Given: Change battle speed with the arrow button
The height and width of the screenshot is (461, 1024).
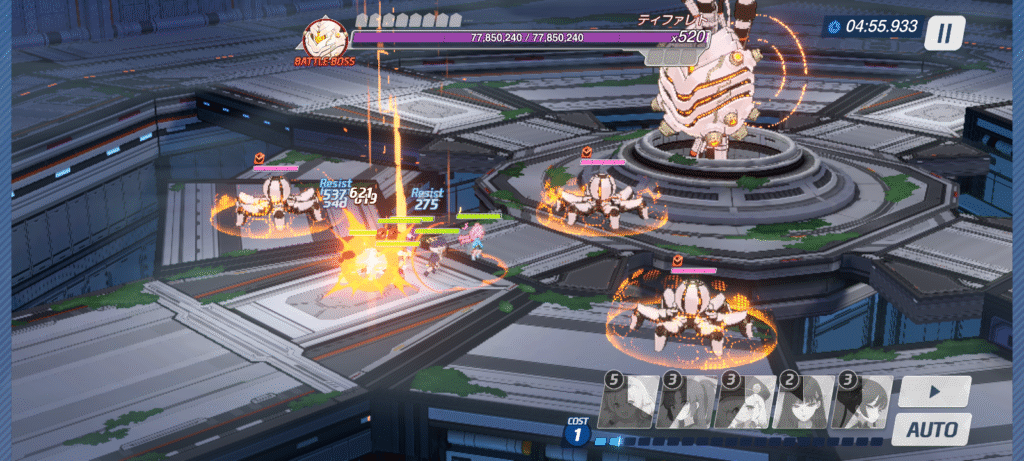Looking at the screenshot, I should pyautogui.click(x=933, y=391).
